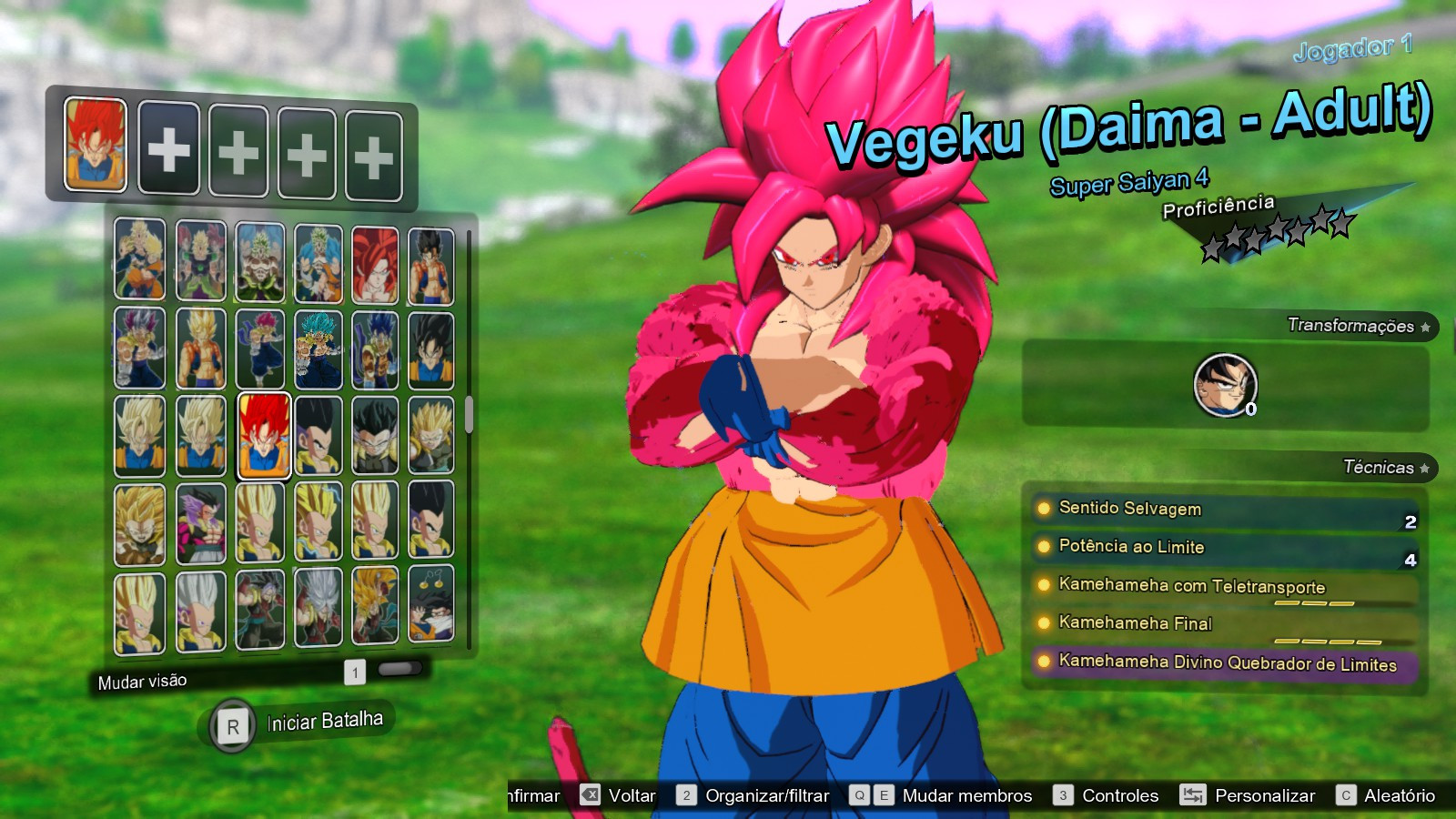Pick the Super Saiyan Blue Vegito portrait

click(318, 348)
